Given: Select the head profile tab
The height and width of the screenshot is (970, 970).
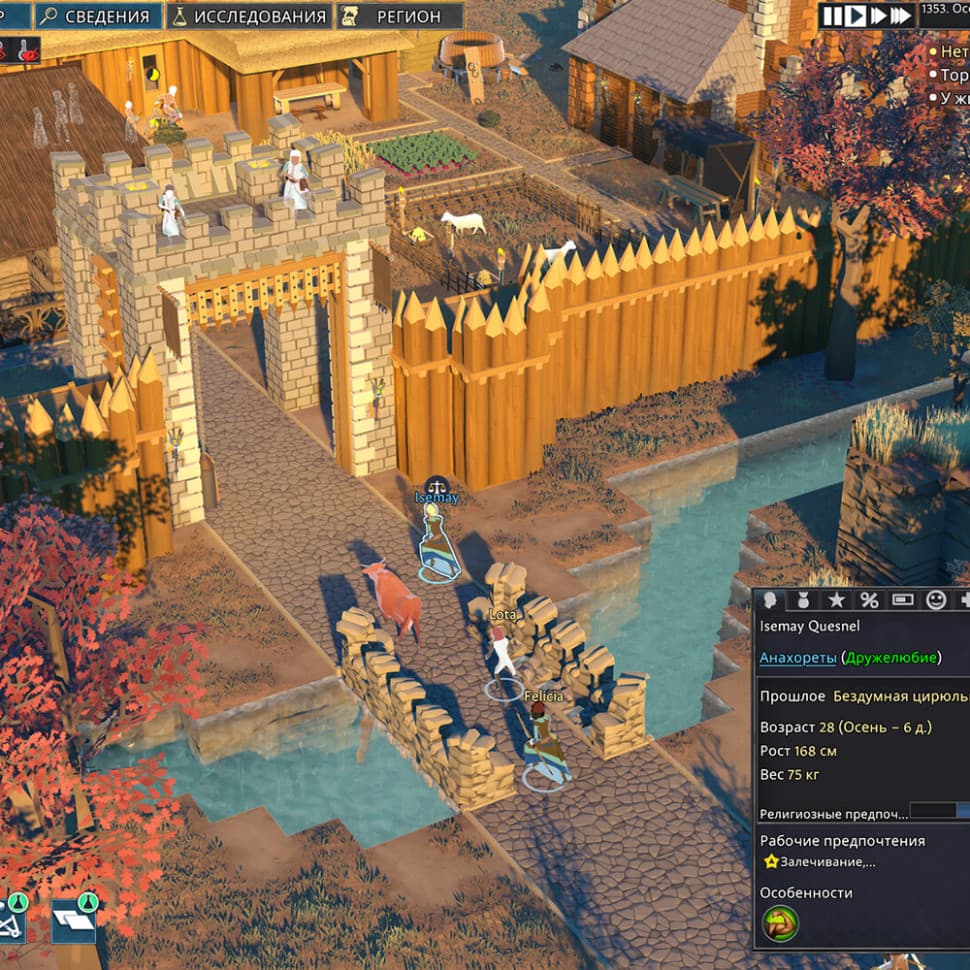Looking at the screenshot, I should coord(770,600).
